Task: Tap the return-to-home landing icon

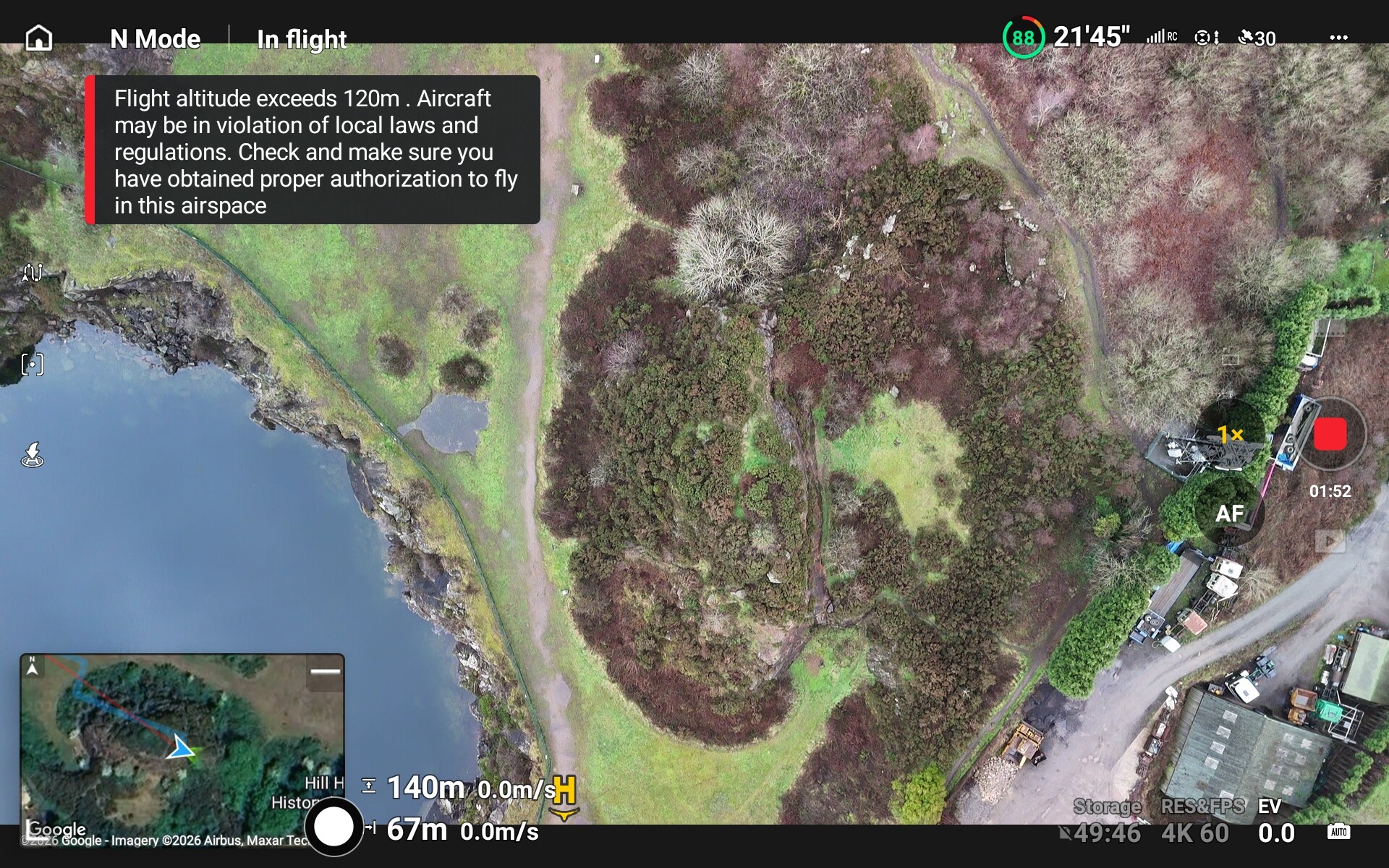Action: pos(33,455)
